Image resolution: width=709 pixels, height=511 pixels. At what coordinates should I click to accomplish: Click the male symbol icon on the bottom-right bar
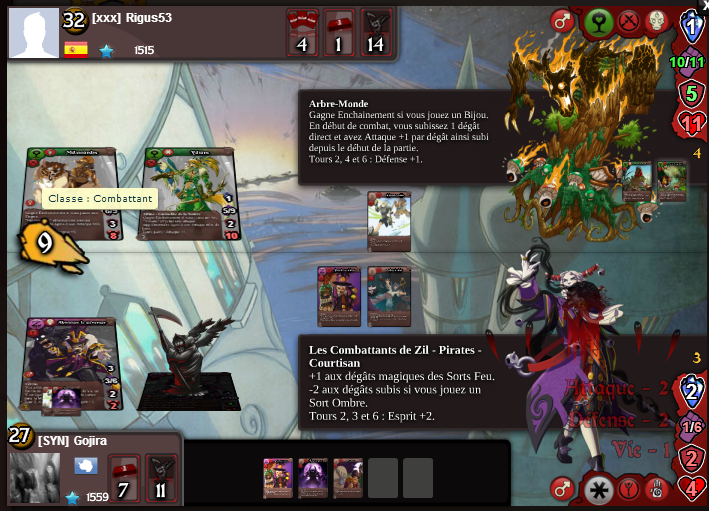point(564,490)
